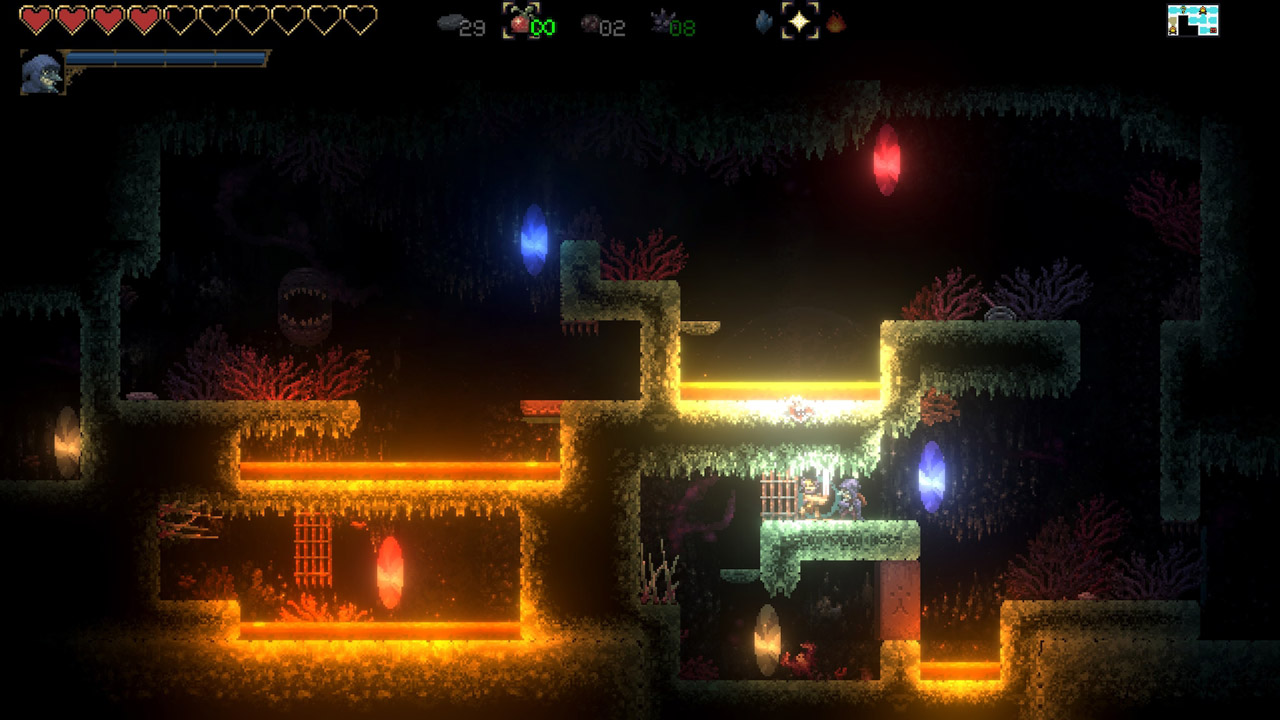The width and height of the screenshot is (1280, 720).
Task: Open the room minimap
Action: click(x=1193, y=20)
